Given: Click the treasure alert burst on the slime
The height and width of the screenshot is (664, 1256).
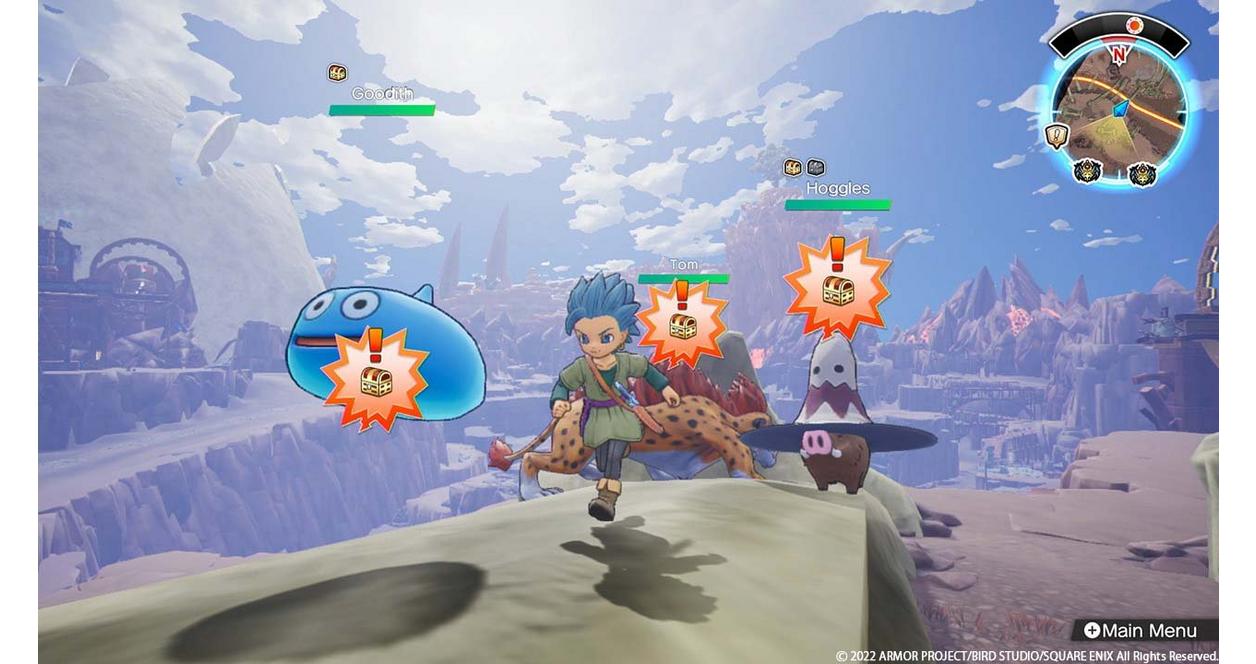Looking at the screenshot, I should coord(375,376).
